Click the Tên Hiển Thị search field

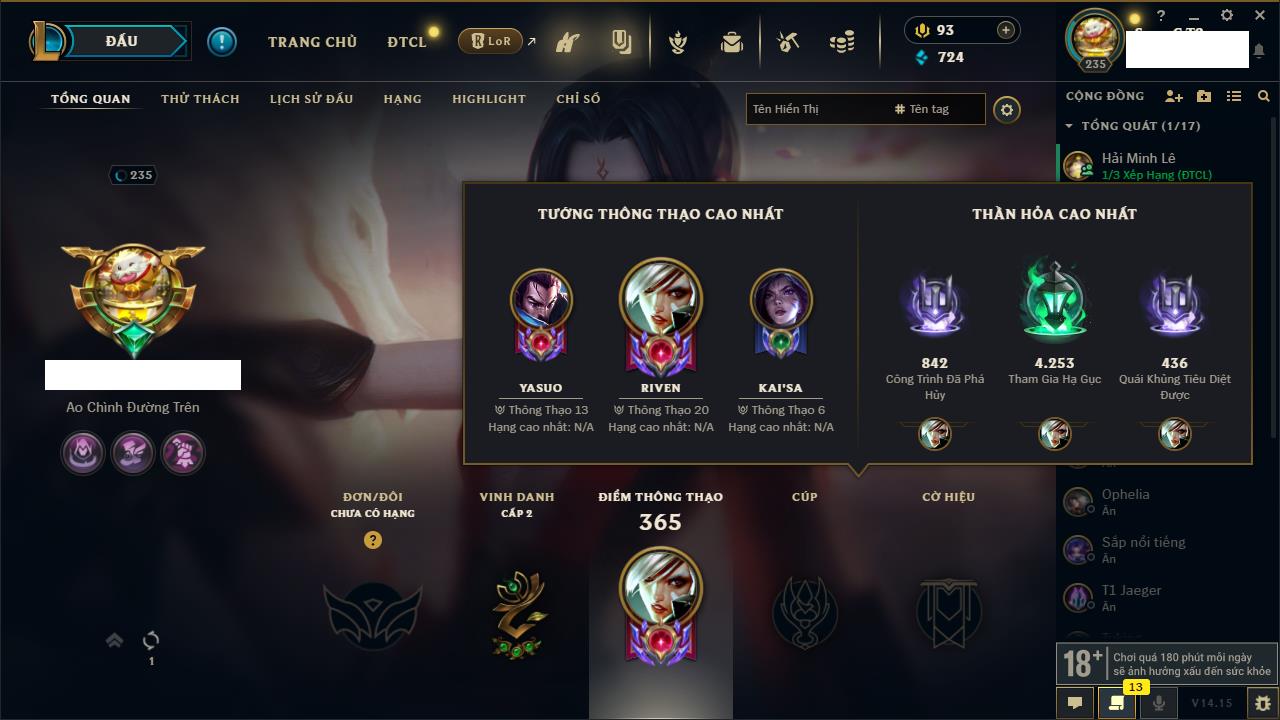click(x=815, y=109)
